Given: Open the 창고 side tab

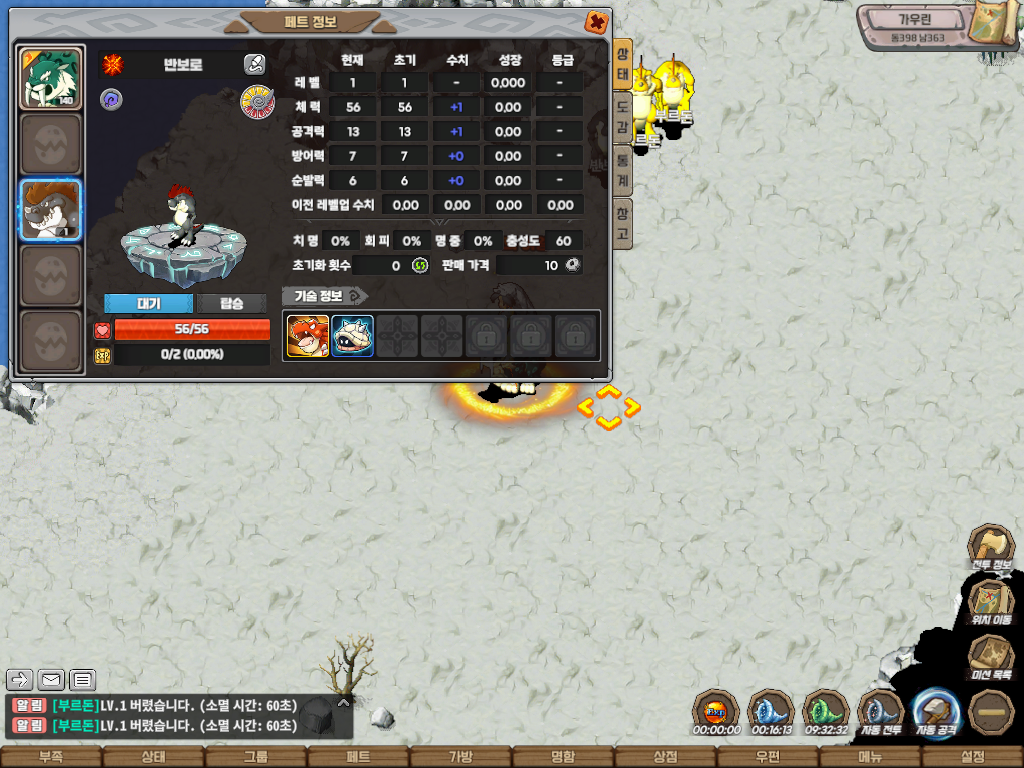Looking at the screenshot, I should coord(622,223).
